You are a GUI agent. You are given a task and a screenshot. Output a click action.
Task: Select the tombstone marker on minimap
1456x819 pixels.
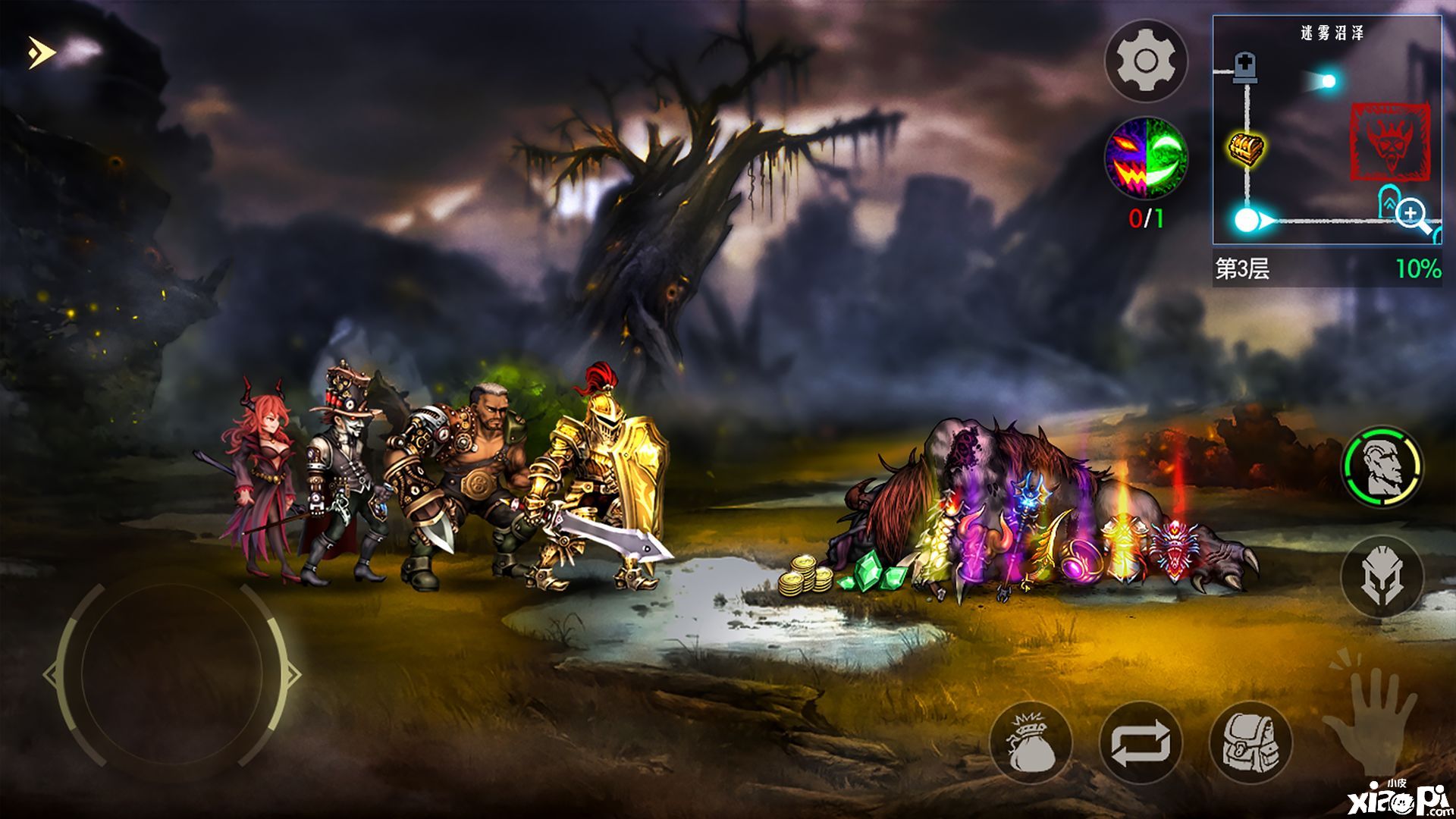1245,69
